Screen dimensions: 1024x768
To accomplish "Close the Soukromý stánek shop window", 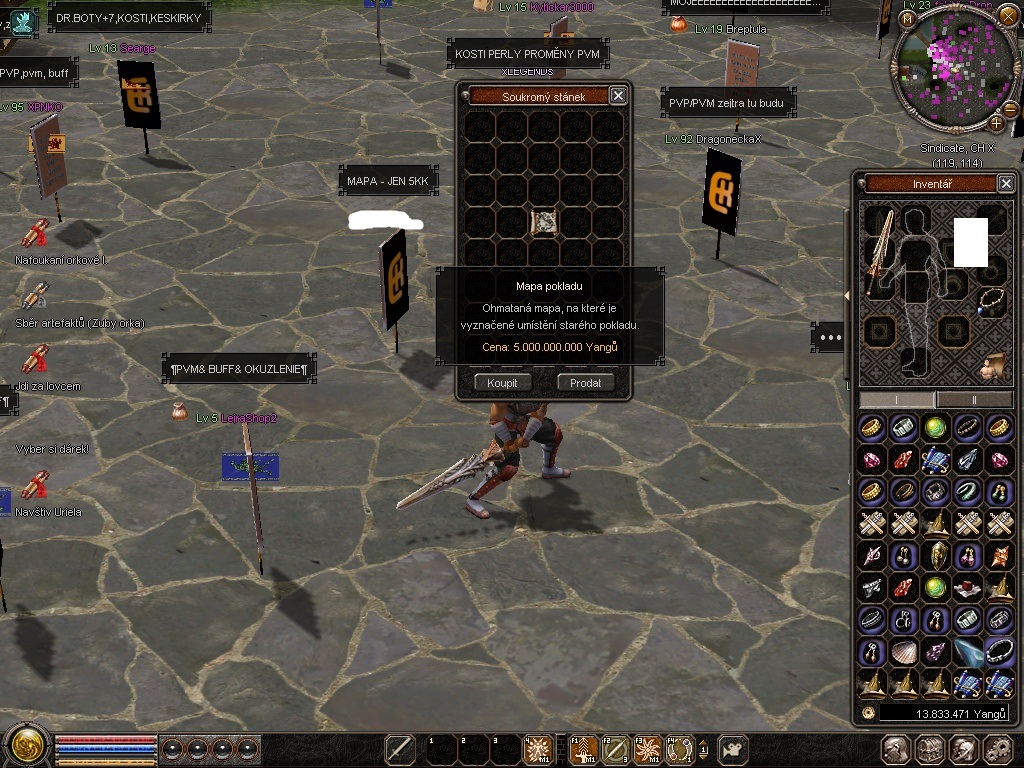I will coord(618,95).
